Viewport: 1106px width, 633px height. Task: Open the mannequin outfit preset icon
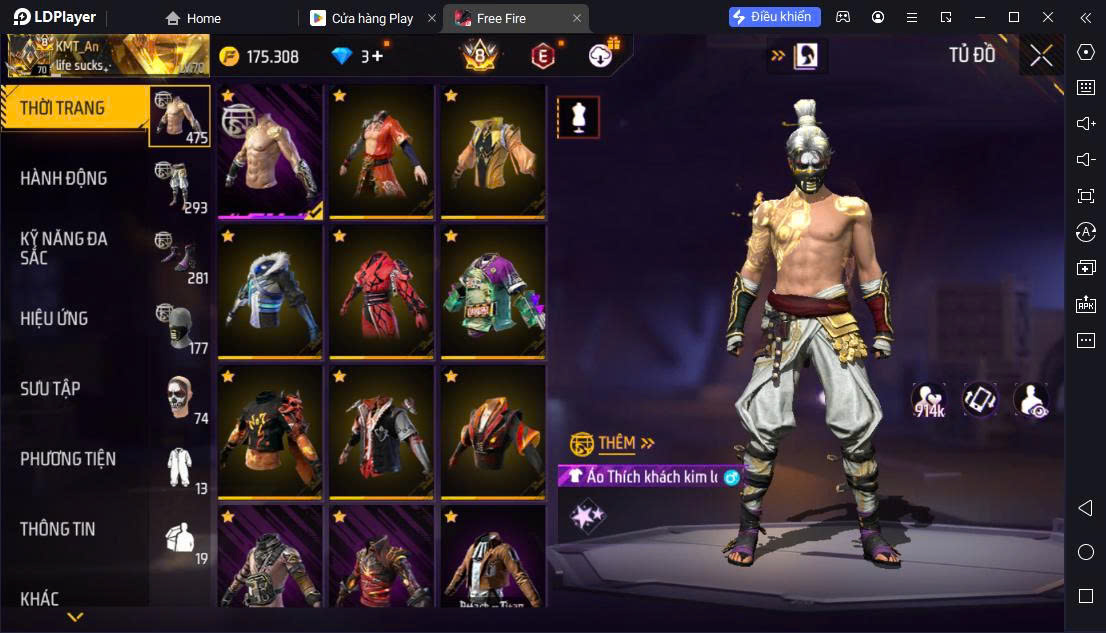click(x=578, y=117)
